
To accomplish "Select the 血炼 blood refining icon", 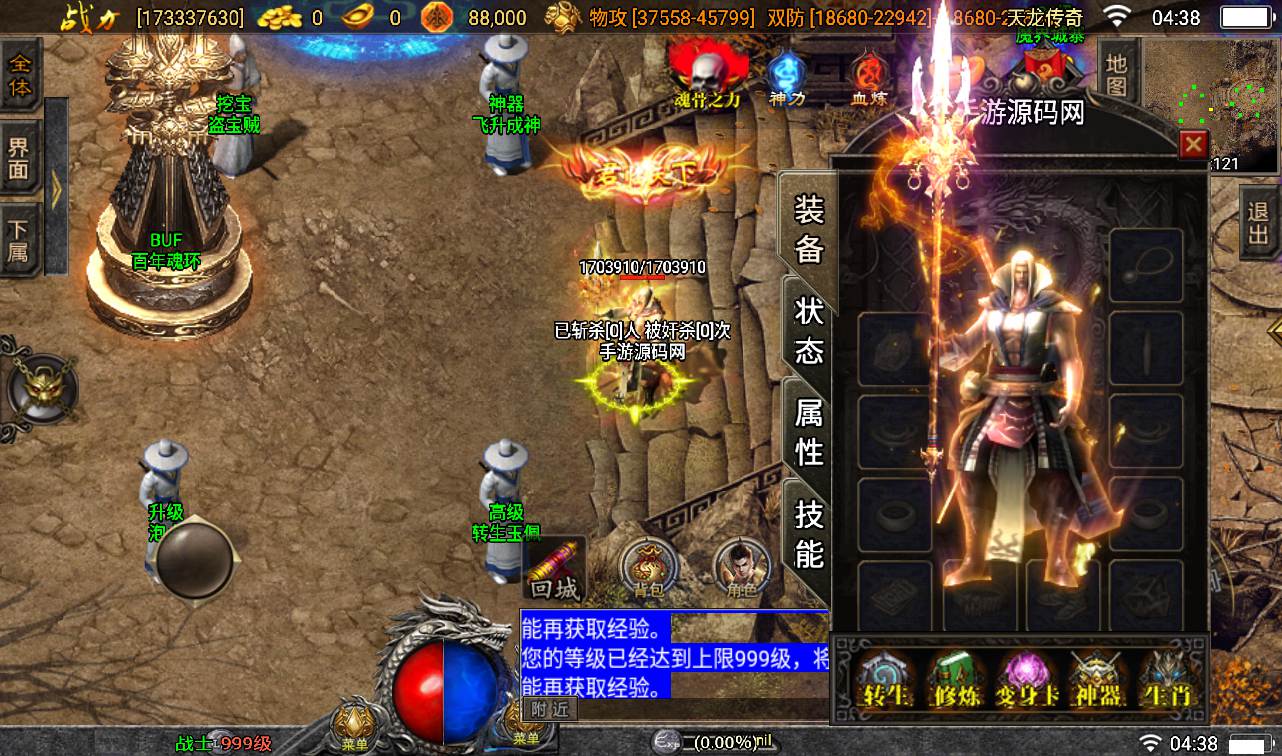I will (x=868, y=79).
